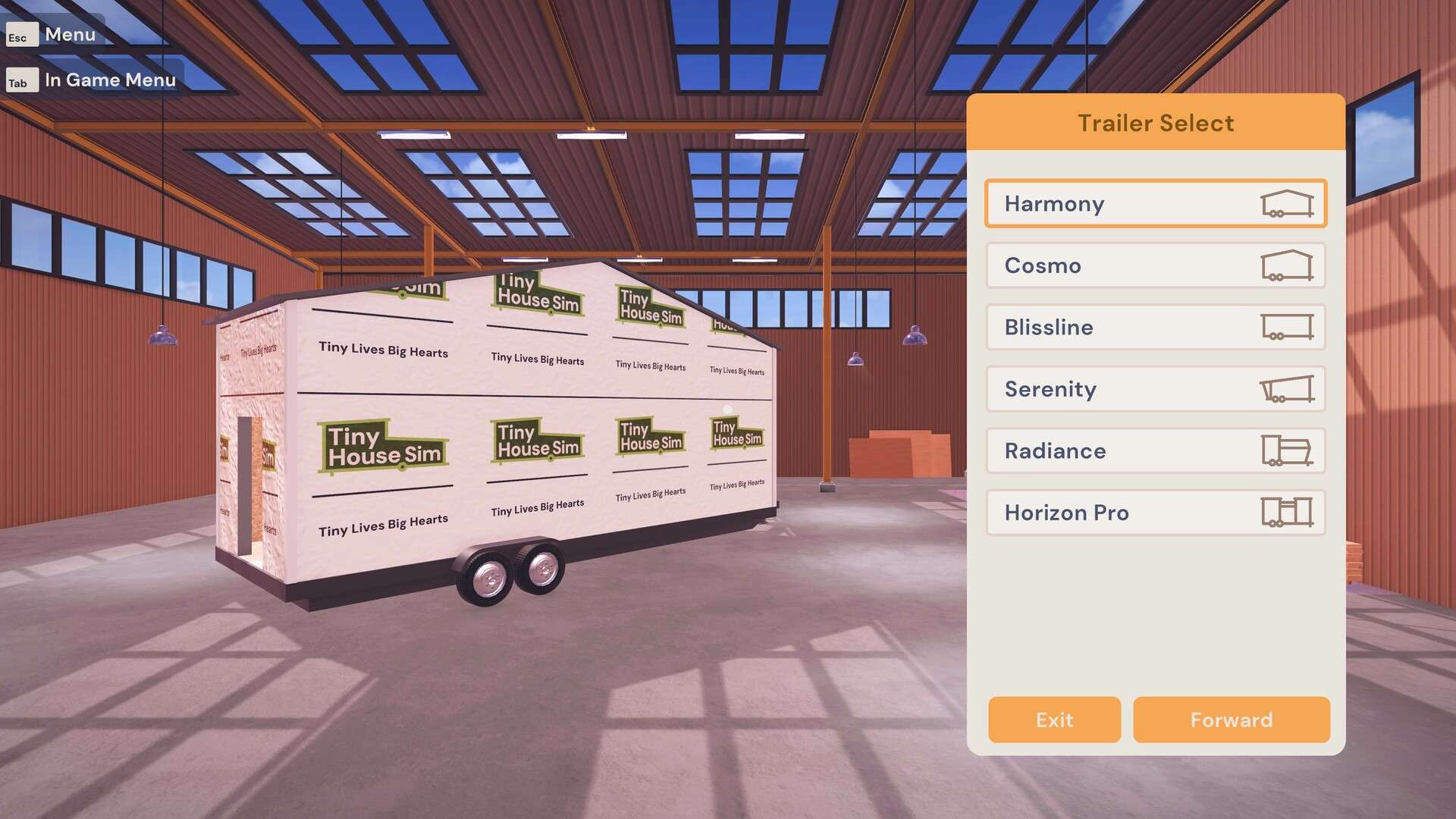Open the In Game Menu
Image resolution: width=1456 pixels, height=819 pixels.
110,80
